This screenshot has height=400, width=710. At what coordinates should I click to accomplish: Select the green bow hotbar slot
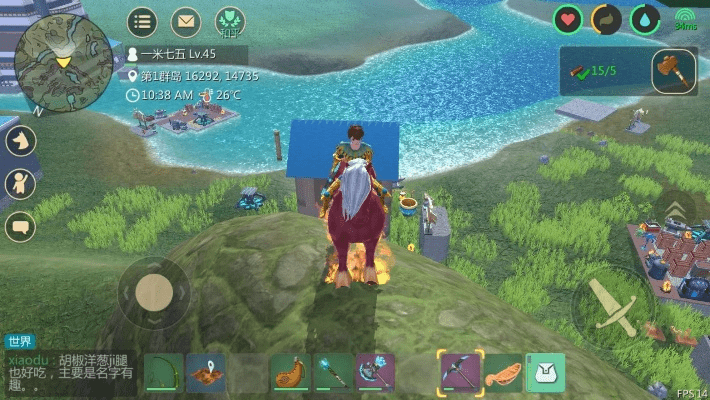click(x=163, y=372)
